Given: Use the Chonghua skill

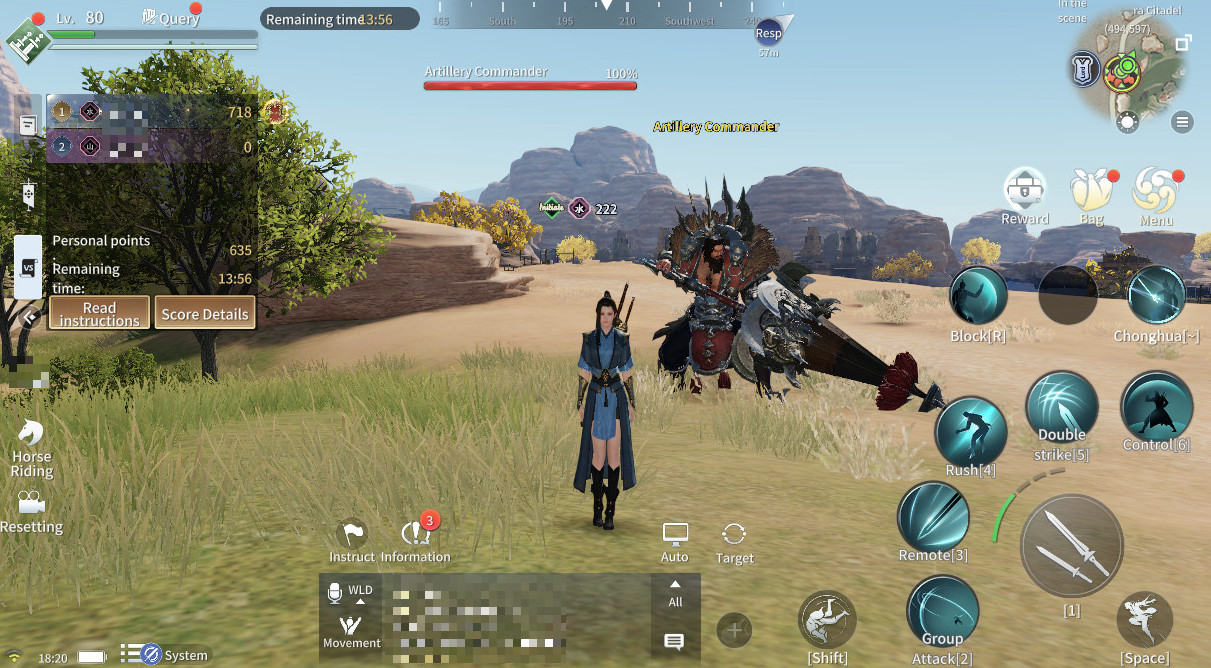Looking at the screenshot, I should [x=1156, y=296].
